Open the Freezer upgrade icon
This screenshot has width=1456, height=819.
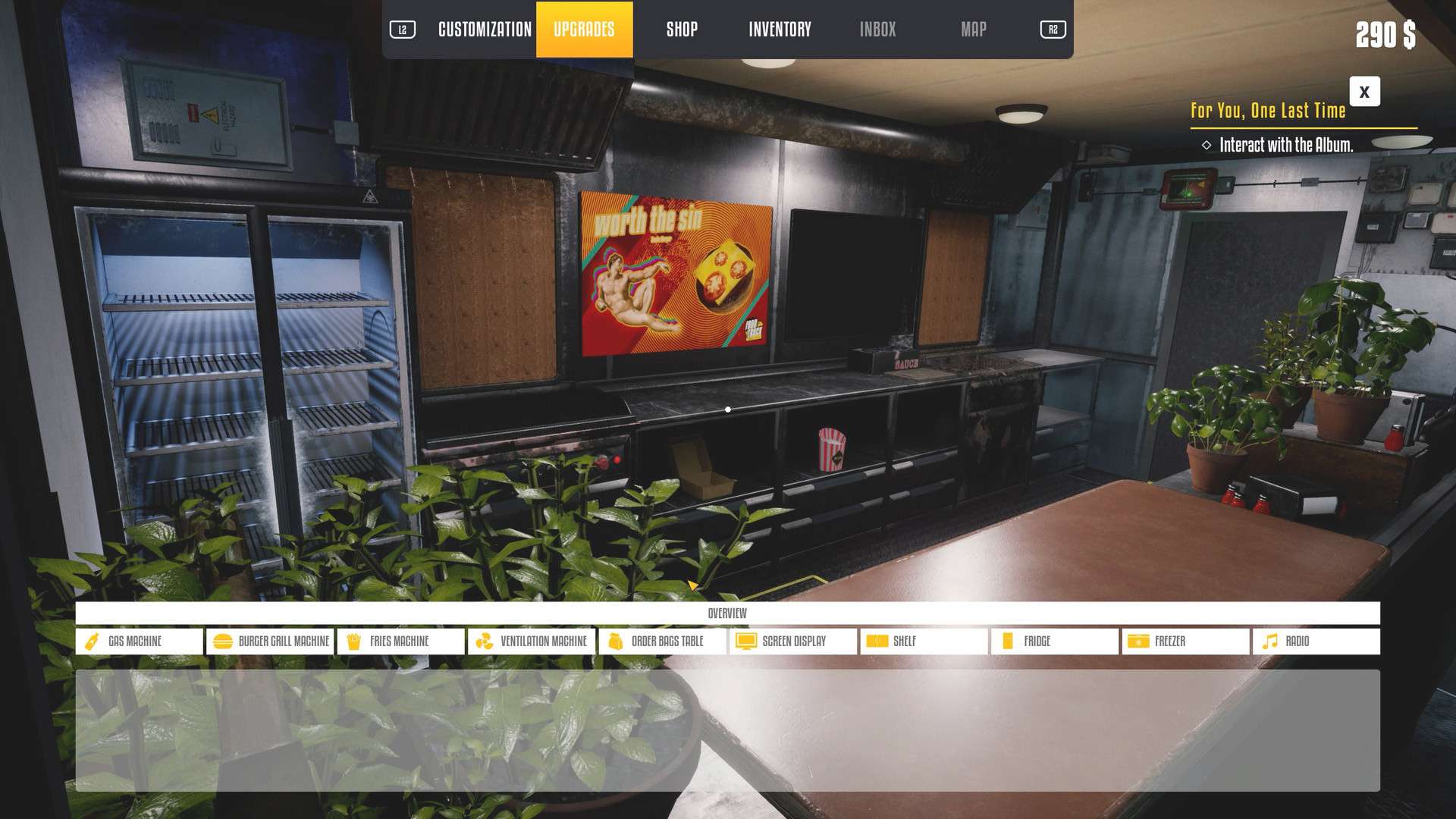1137,641
